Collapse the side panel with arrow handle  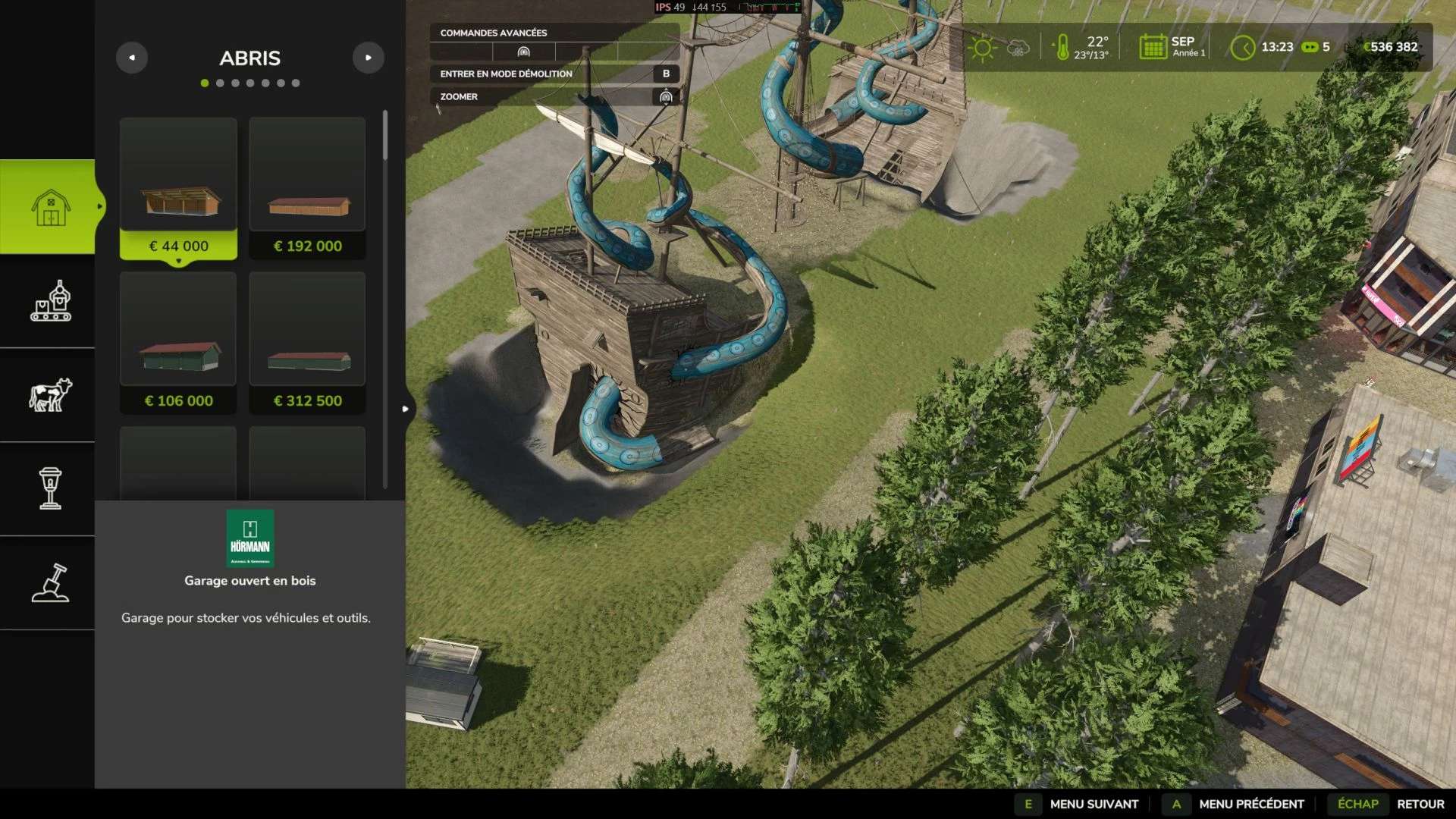pos(406,409)
